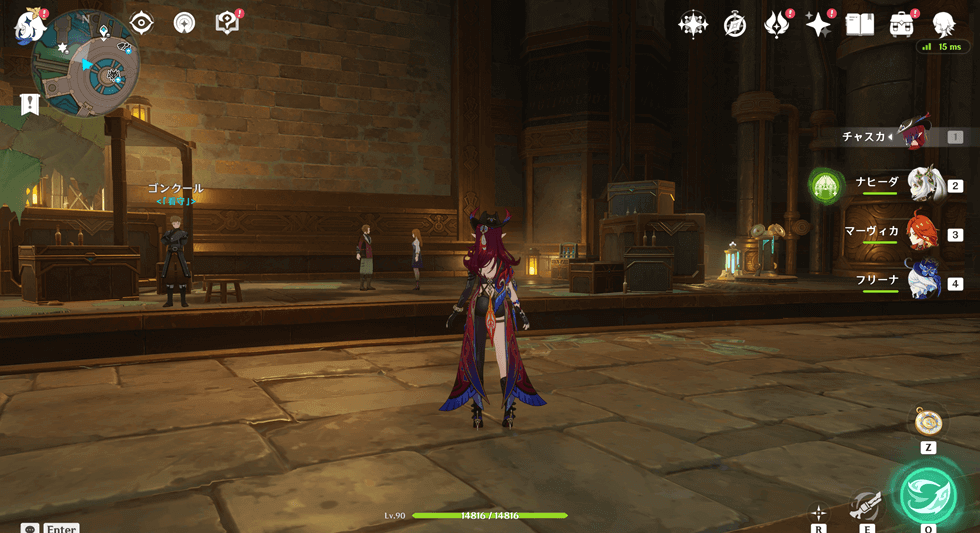The height and width of the screenshot is (533, 980).
Task: Click the concentric arcs star icon
Action: pos(184,23)
